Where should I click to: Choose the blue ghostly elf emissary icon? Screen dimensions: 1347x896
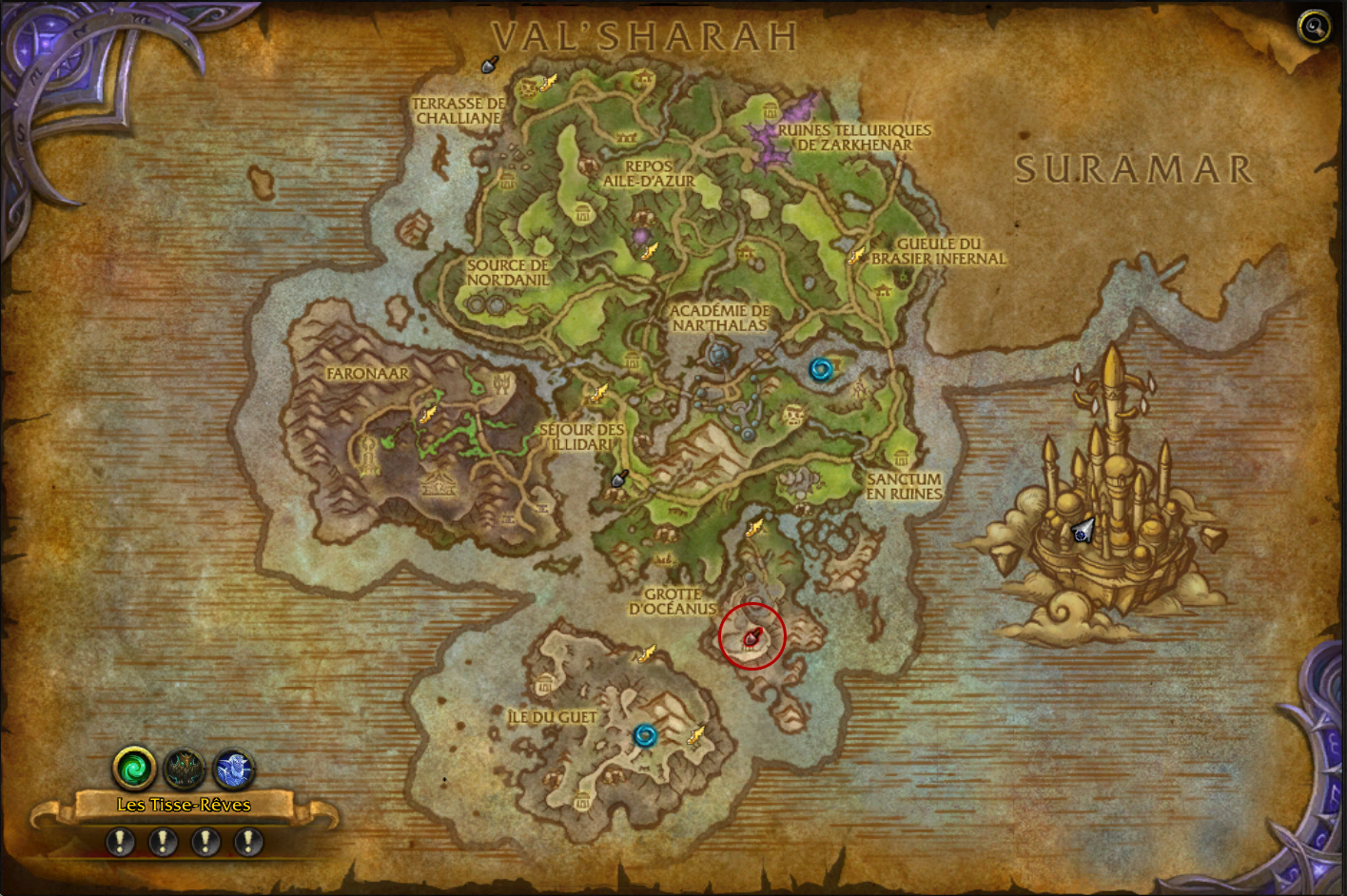click(x=234, y=768)
